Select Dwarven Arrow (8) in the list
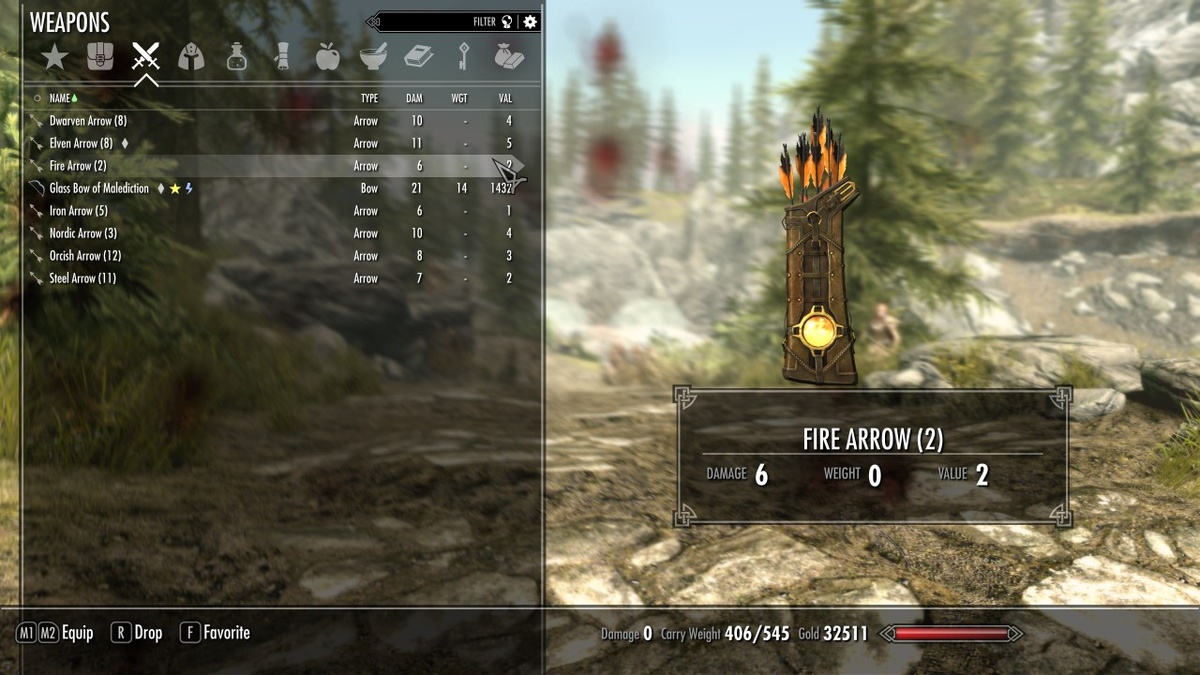This screenshot has width=1200, height=675. [88, 121]
